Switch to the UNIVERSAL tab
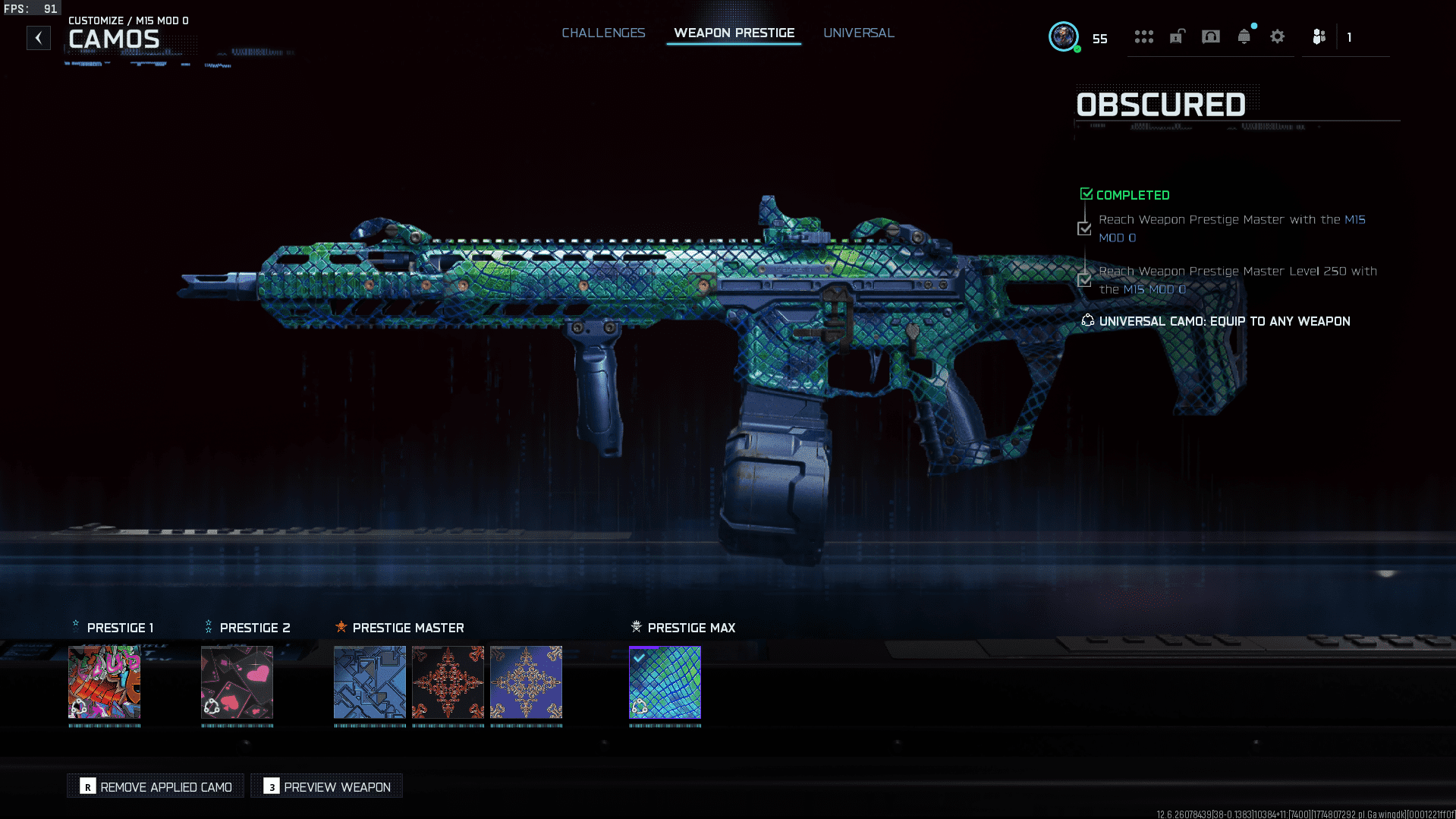 coord(858,33)
